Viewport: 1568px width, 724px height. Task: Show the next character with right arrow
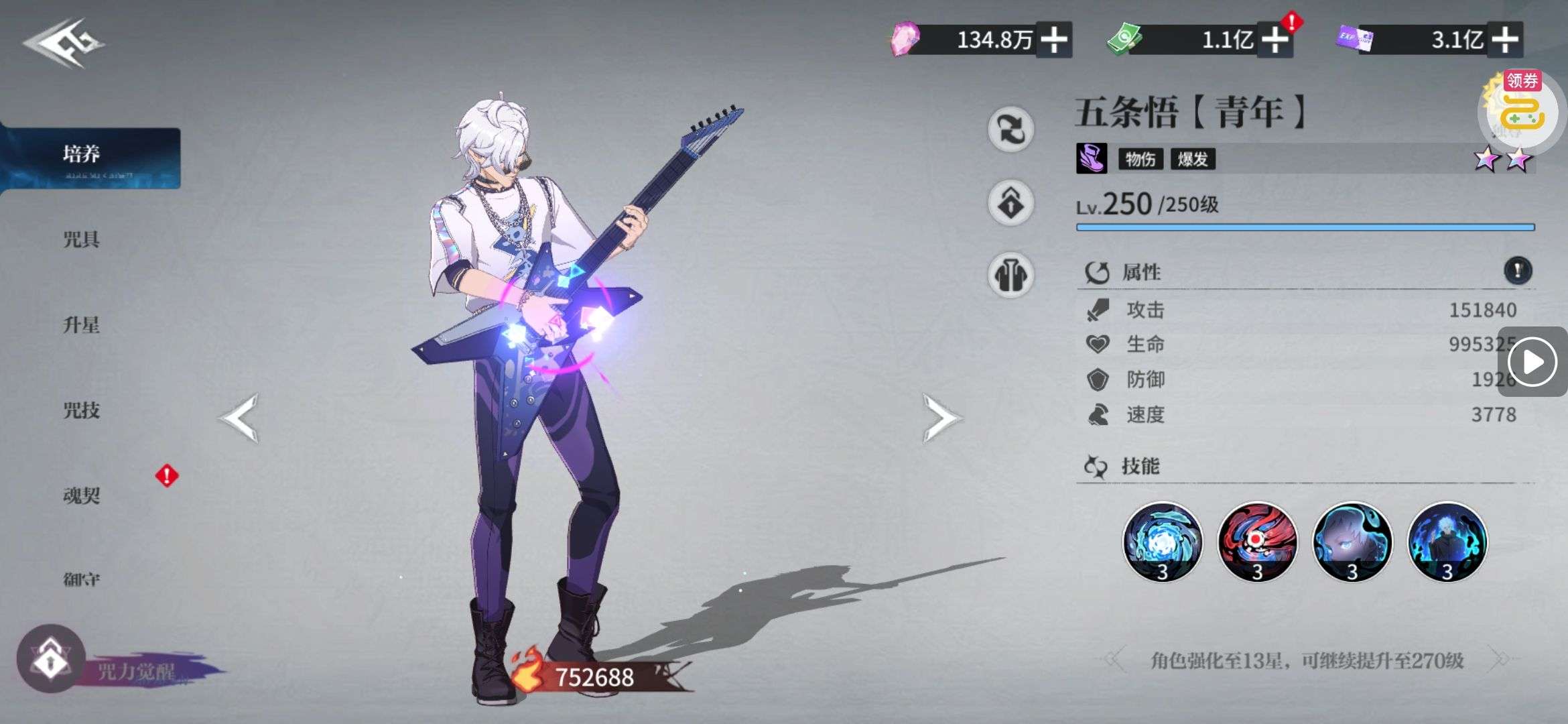940,418
